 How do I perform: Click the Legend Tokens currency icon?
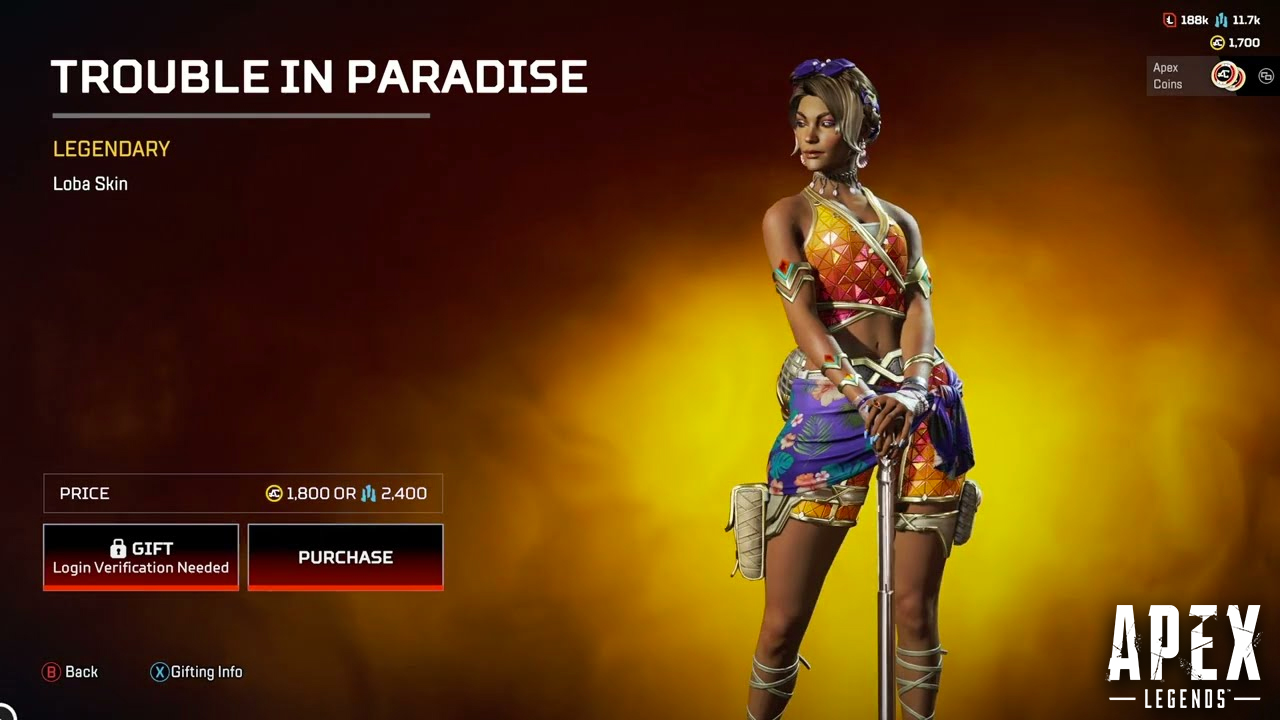1170,20
